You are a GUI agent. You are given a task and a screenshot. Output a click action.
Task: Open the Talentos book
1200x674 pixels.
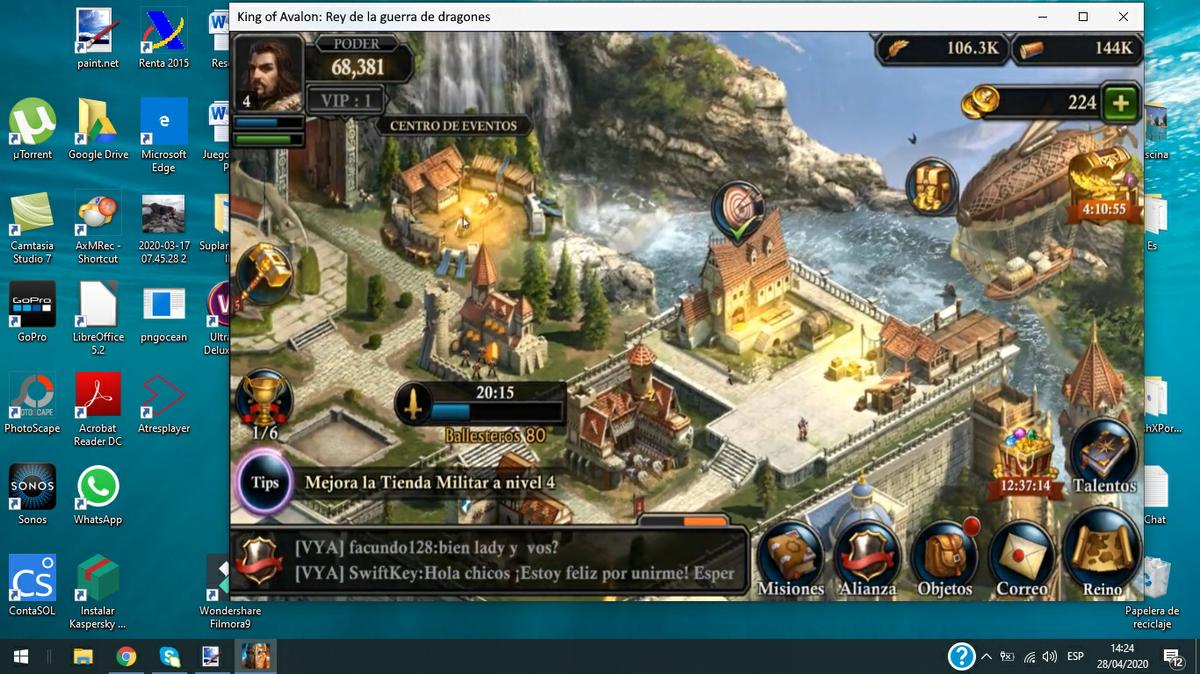point(1104,456)
